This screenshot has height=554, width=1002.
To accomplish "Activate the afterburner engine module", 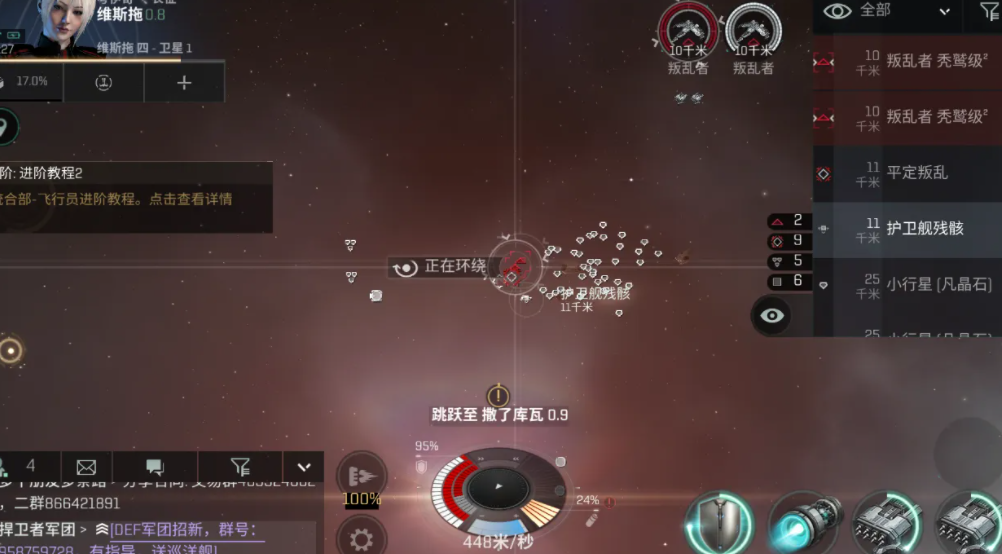I will tap(803, 524).
